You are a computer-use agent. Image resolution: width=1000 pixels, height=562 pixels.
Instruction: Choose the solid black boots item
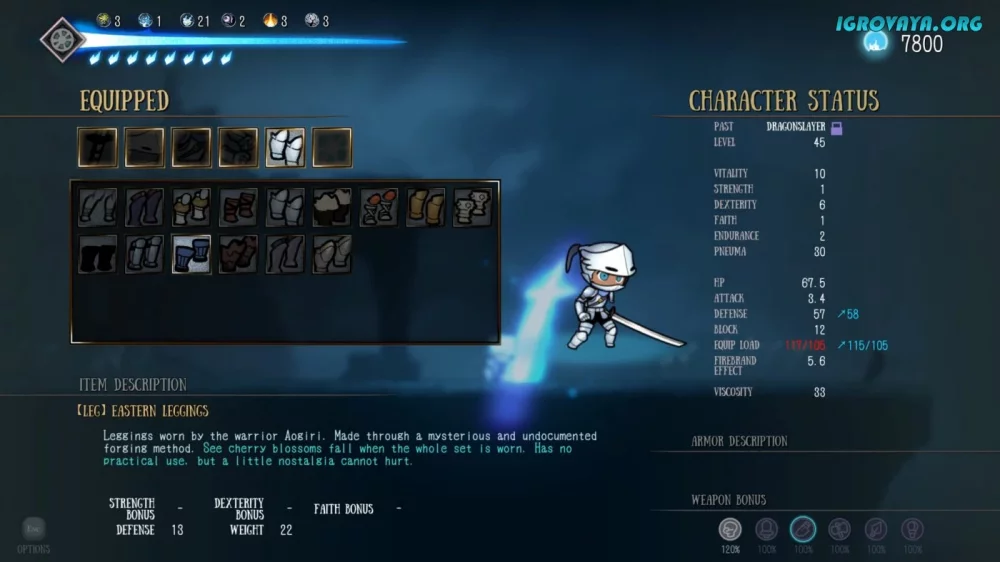(x=98, y=254)
